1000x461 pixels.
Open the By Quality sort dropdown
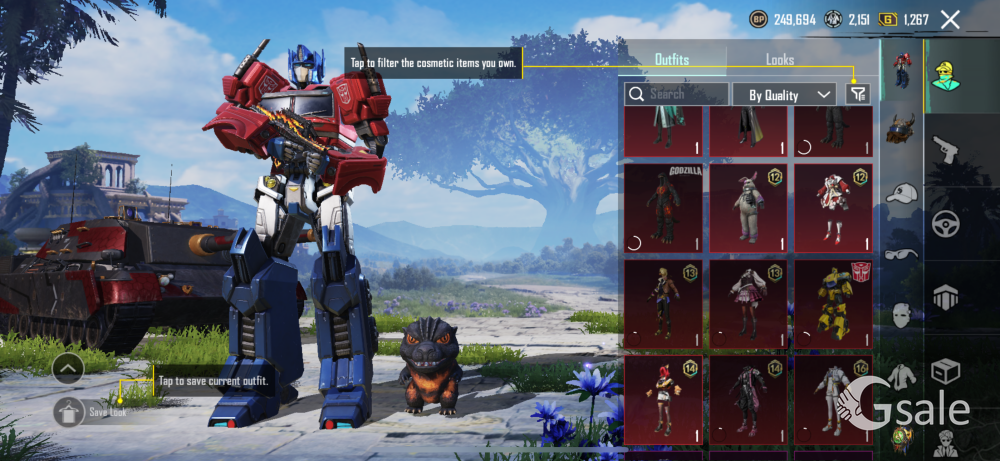coord(785,94)
